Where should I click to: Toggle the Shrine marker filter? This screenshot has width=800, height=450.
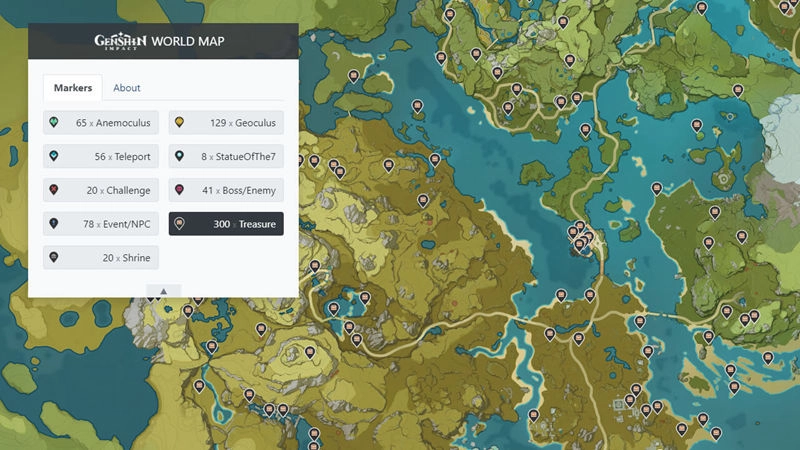point(101,257)
